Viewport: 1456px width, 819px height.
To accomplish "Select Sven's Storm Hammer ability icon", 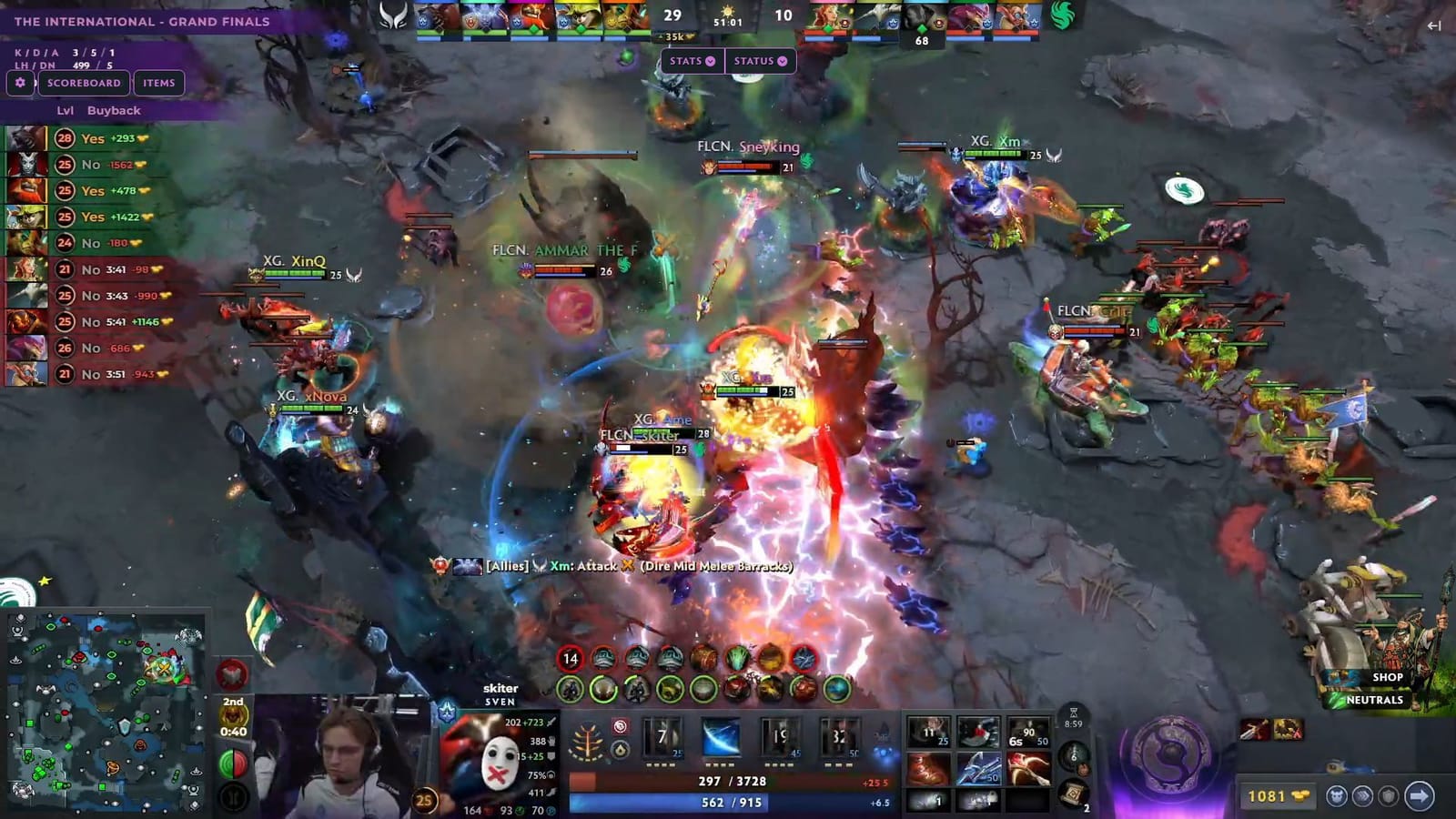I will 662,739.
